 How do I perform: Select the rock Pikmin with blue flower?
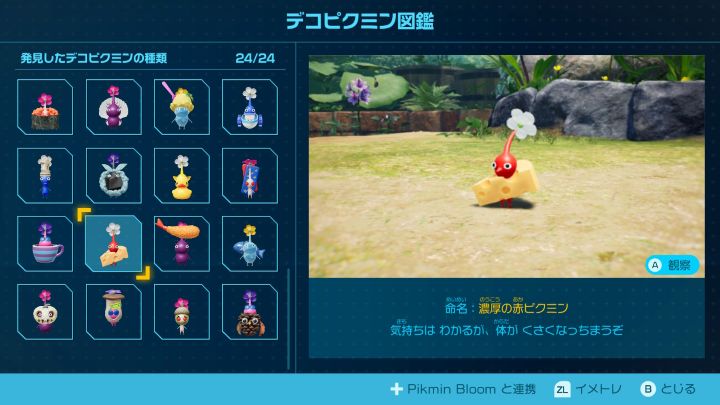click(113, 175)
